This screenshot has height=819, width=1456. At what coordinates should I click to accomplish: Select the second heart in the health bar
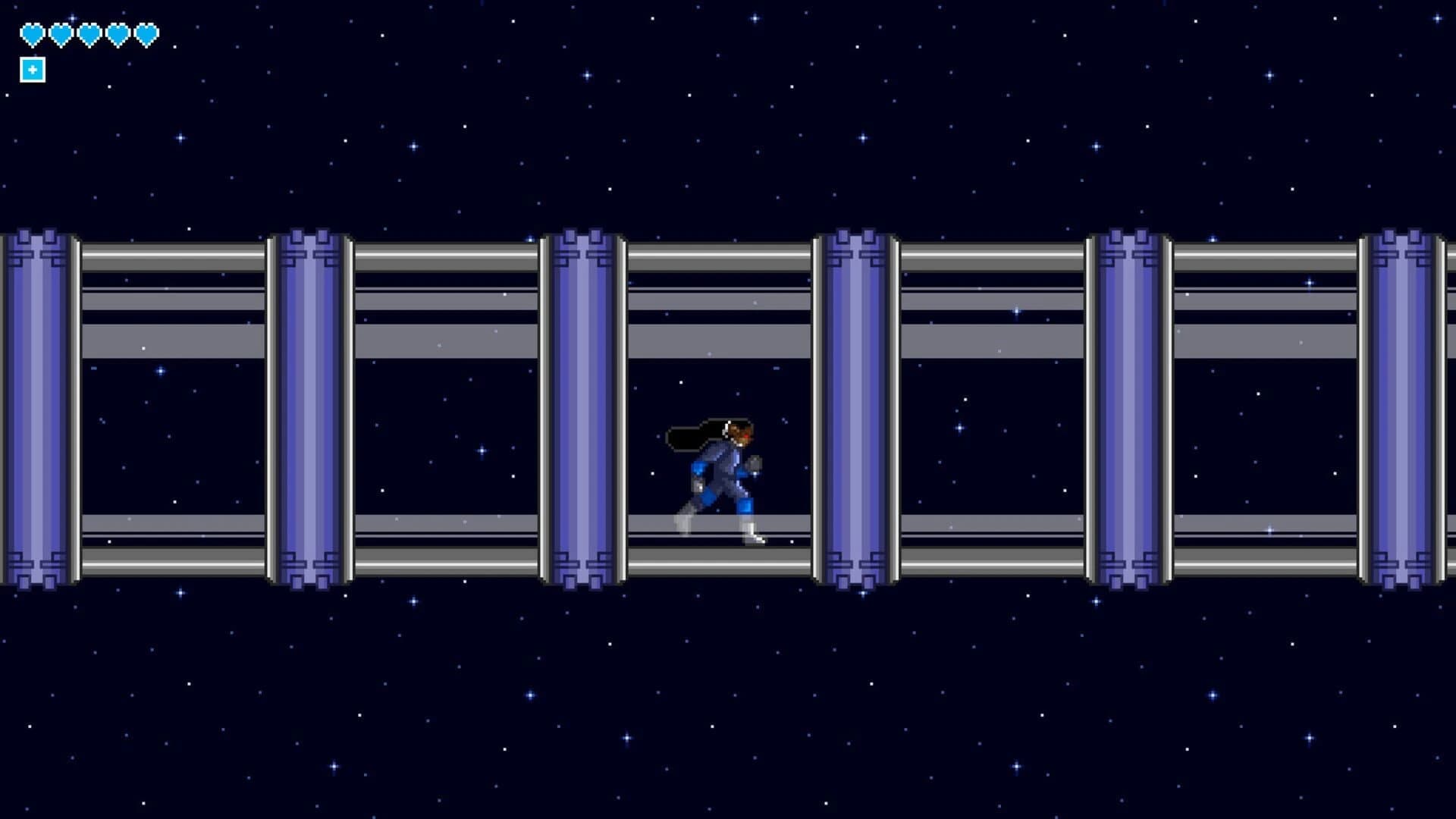point(59,34)
